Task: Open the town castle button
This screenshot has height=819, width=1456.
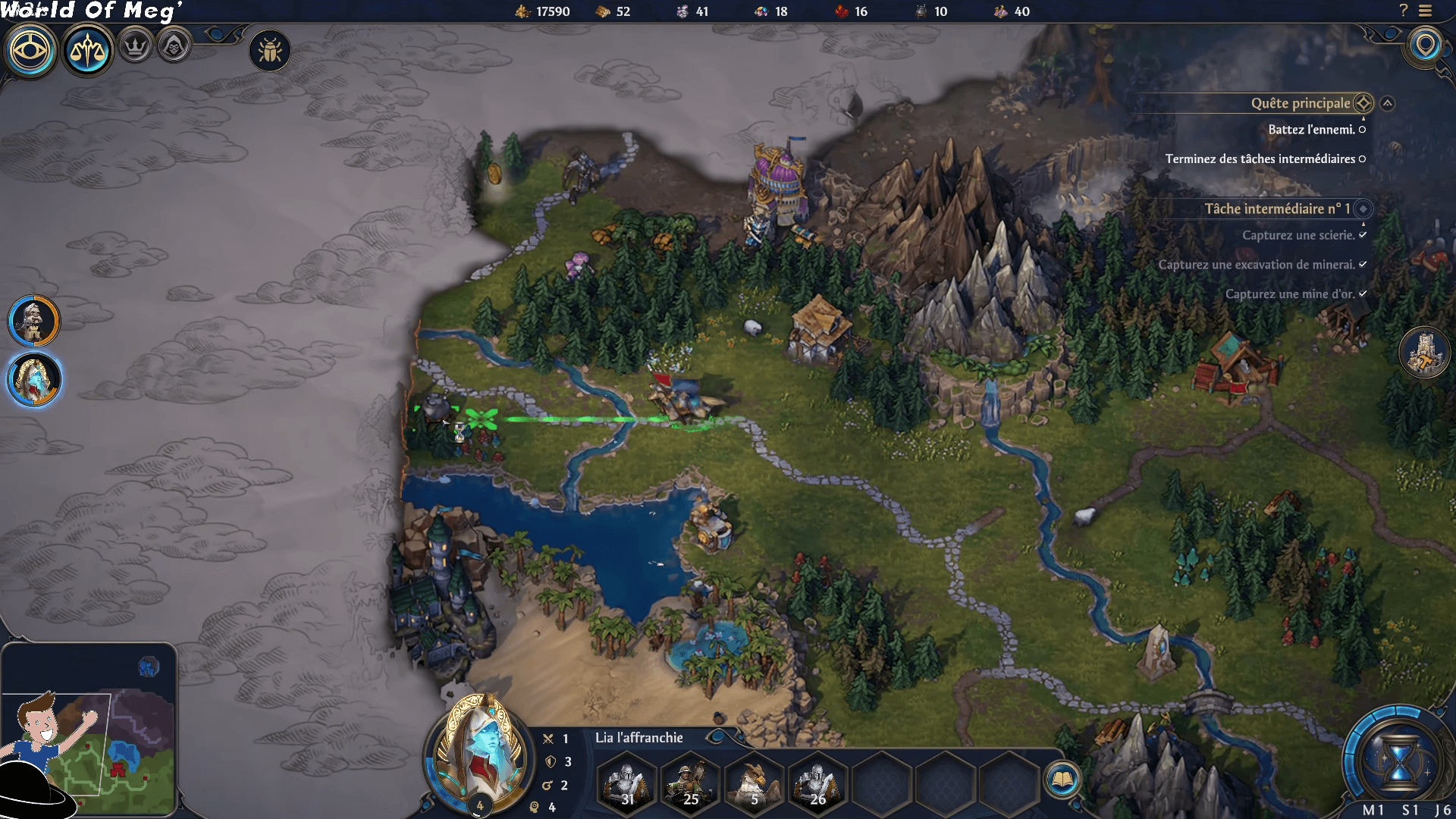Action: coord(1423,353)
